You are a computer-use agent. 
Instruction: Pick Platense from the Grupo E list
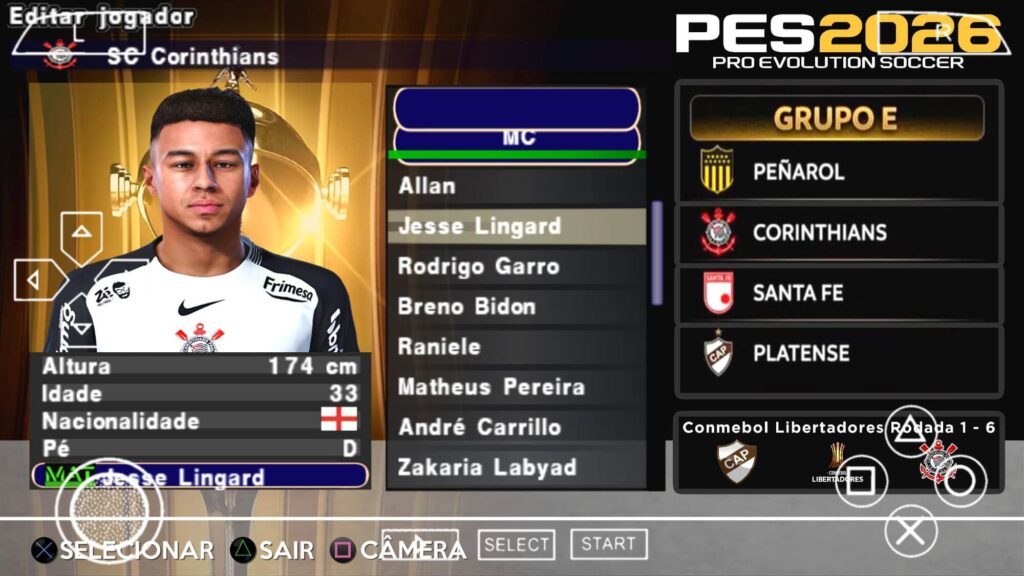tap(838, 354)
